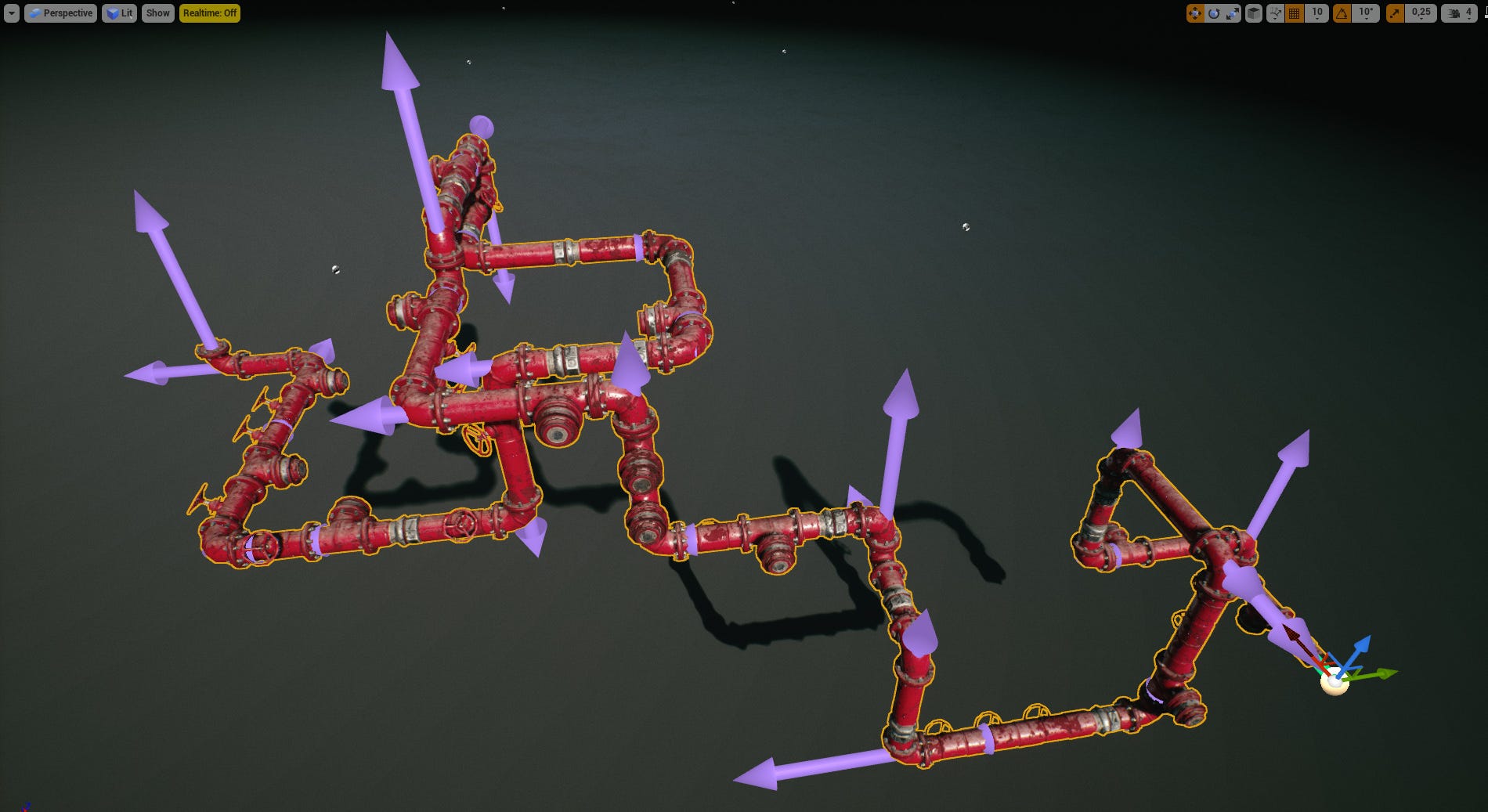1488x812 pixels.
Task: Switch to the Rotate tool
Action: 1214,13
